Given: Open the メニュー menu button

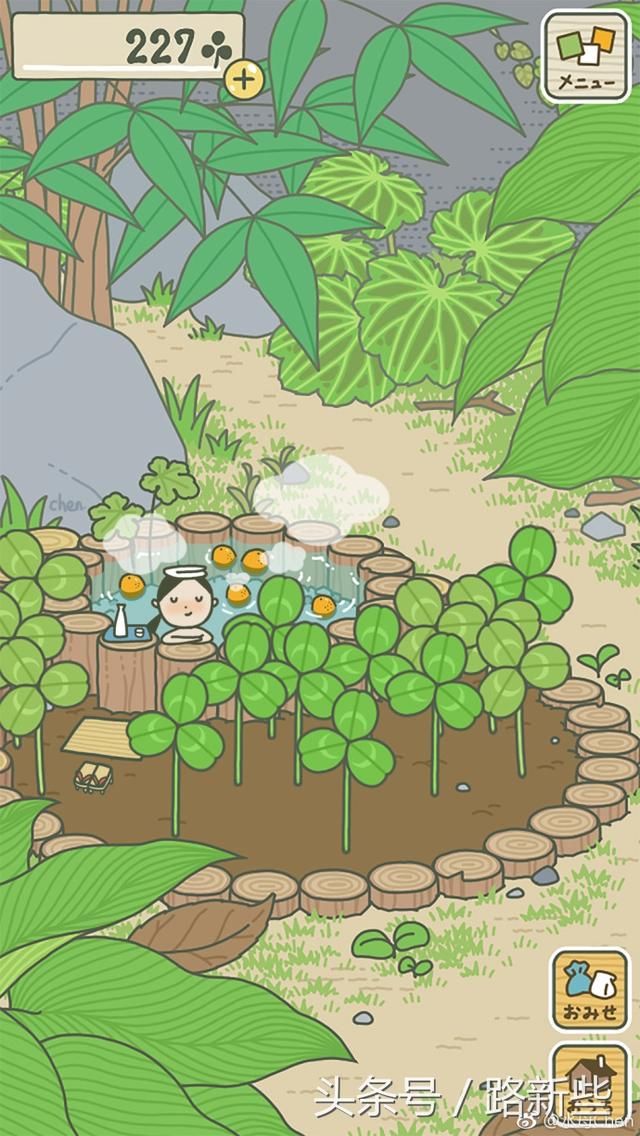Looking at the screenshot, I should 585,55.
